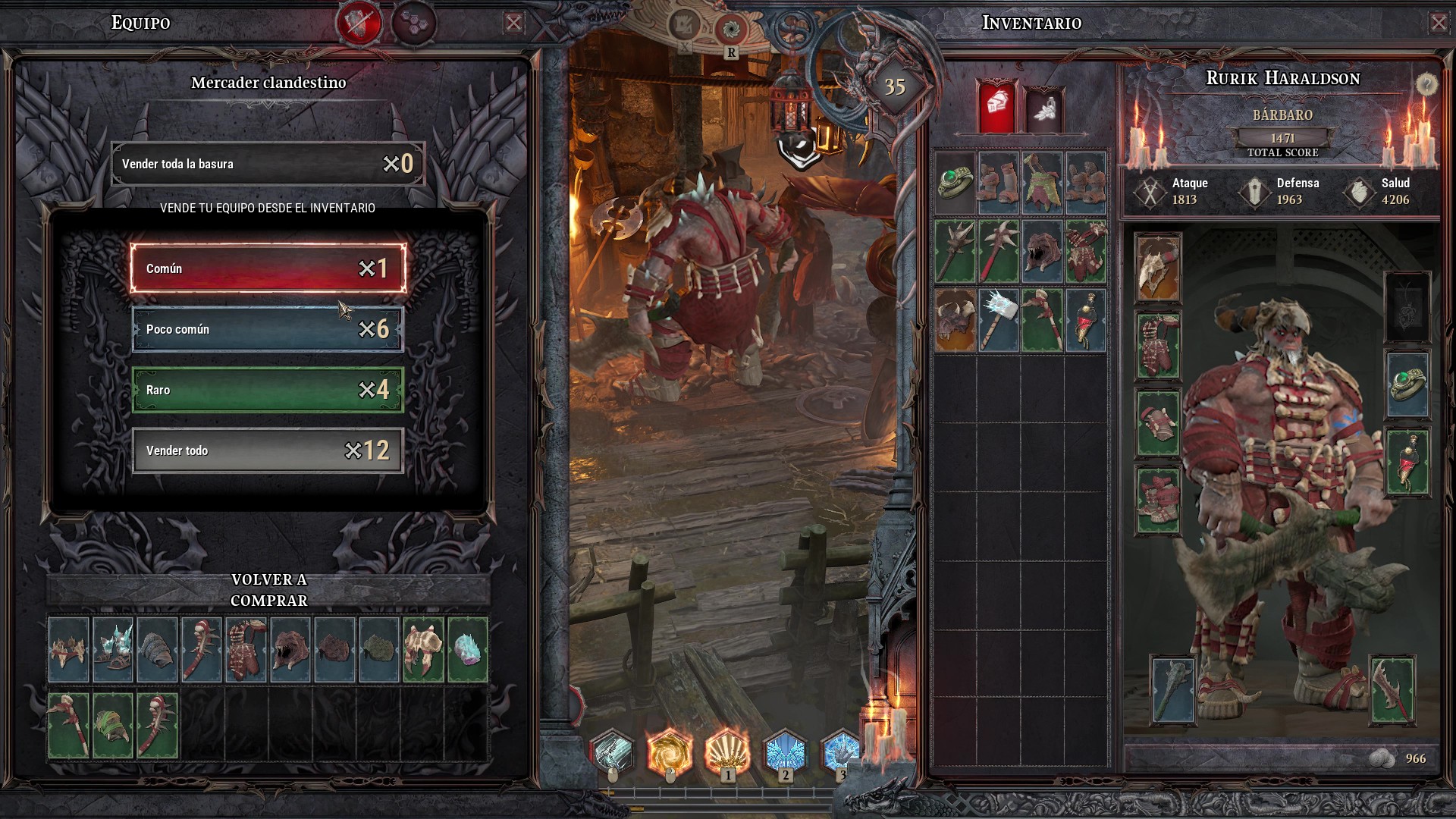Select the equipped skull helmet slot

(x=1157, y=267)
